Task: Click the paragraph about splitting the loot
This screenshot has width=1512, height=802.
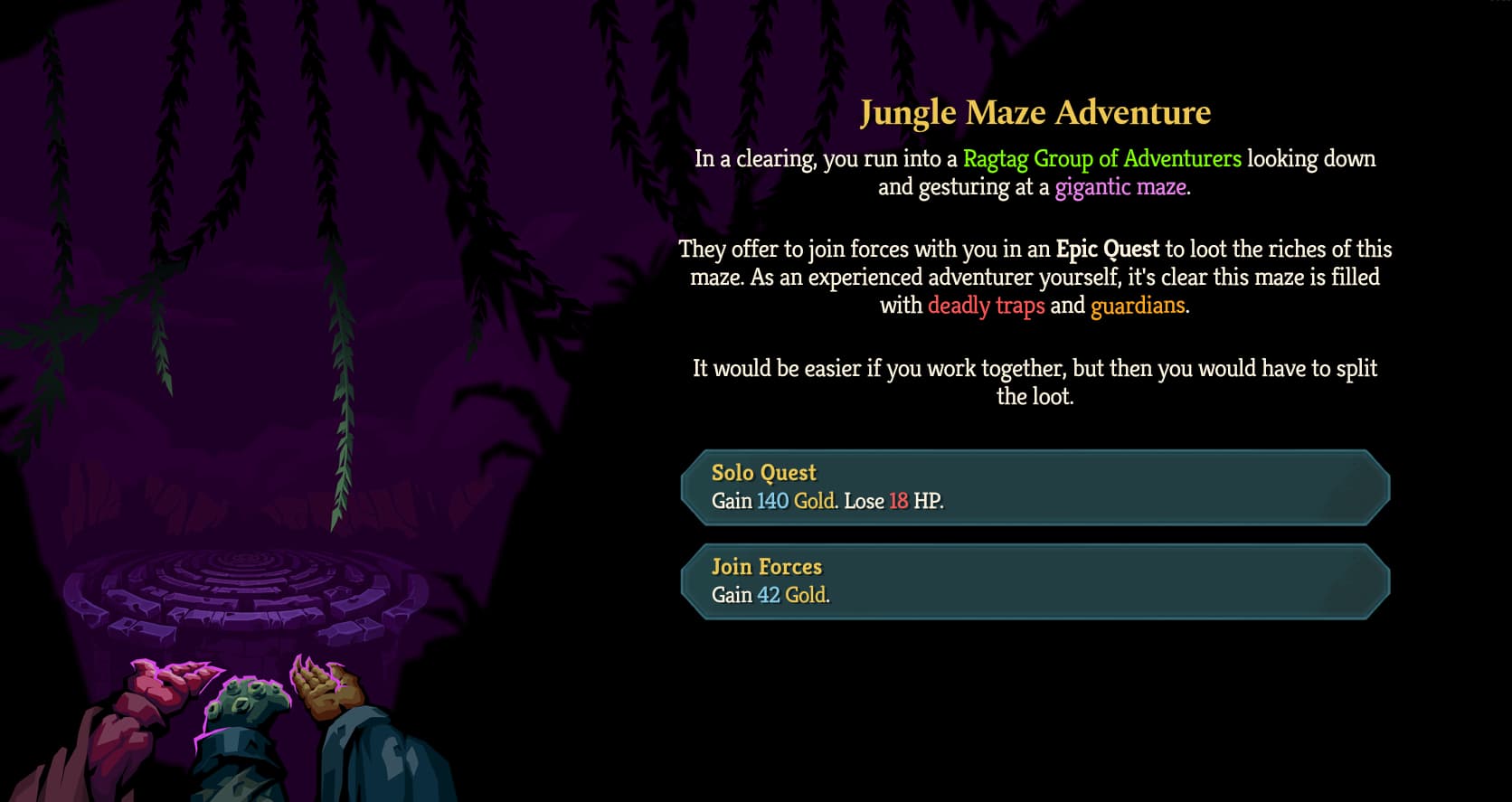Action: (x=1035, y=382)
